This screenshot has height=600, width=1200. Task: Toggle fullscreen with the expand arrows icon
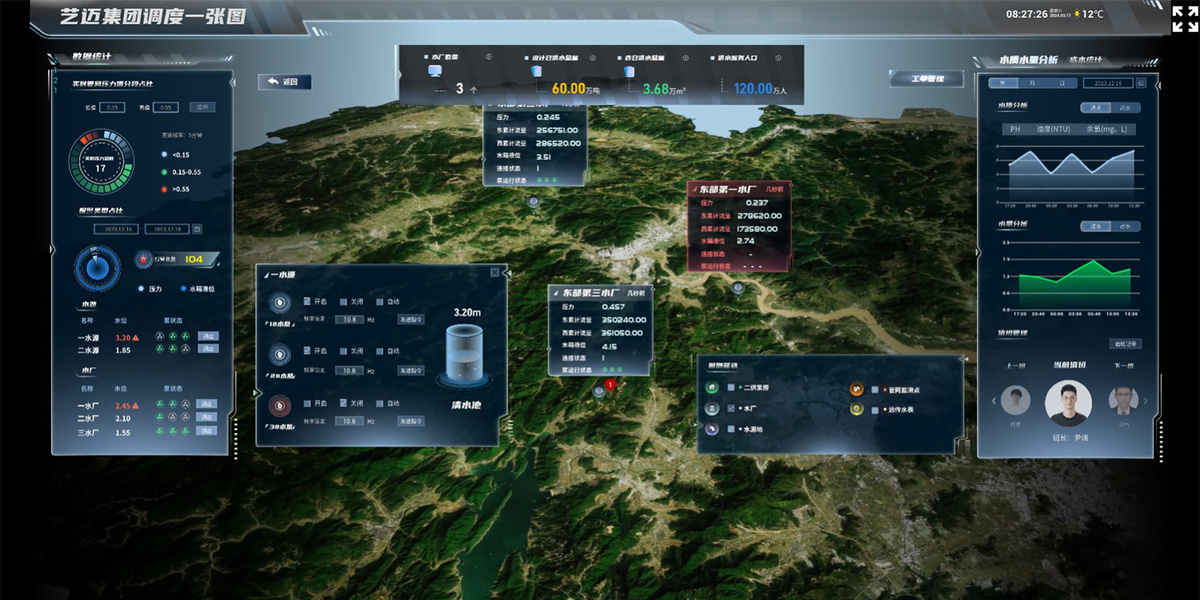coord(1185,18)
